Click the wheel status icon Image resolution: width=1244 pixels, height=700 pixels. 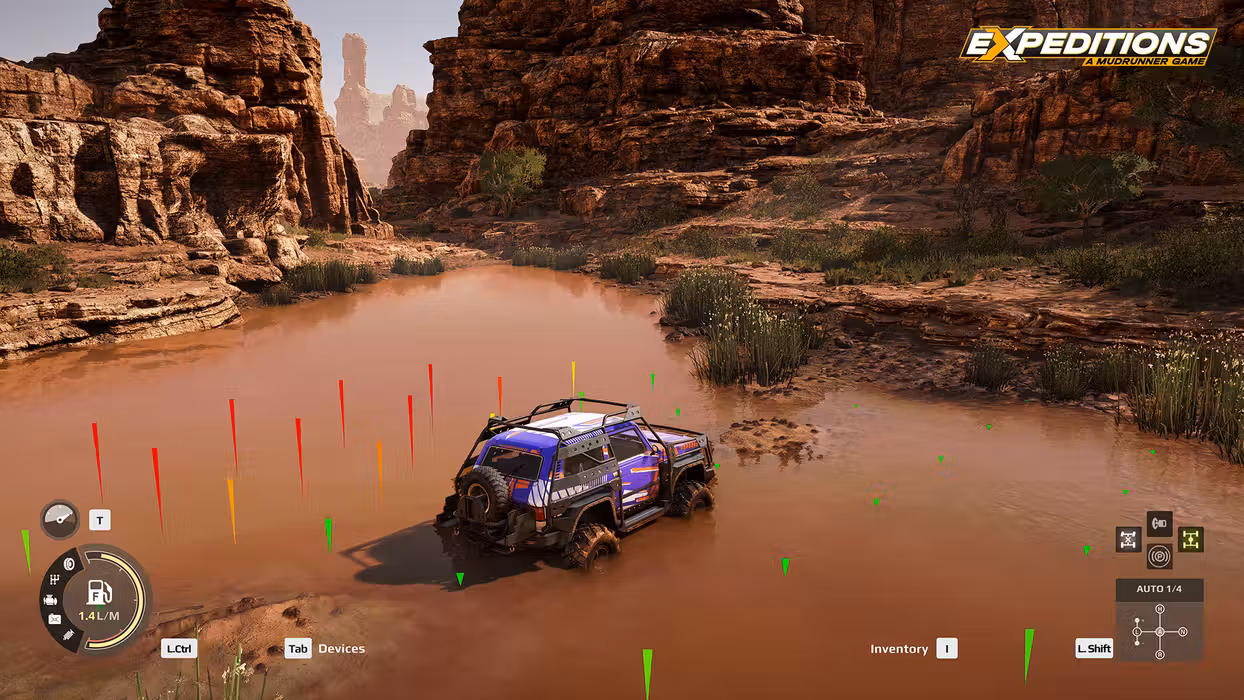coord(69,565)
